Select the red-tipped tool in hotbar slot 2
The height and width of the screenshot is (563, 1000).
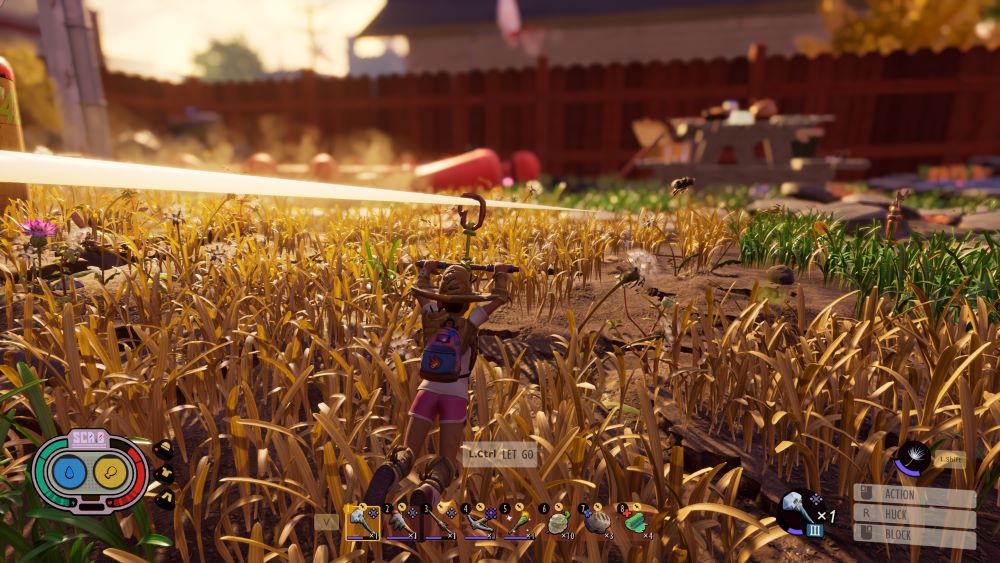pyautogui.click(x=400, y=521)
